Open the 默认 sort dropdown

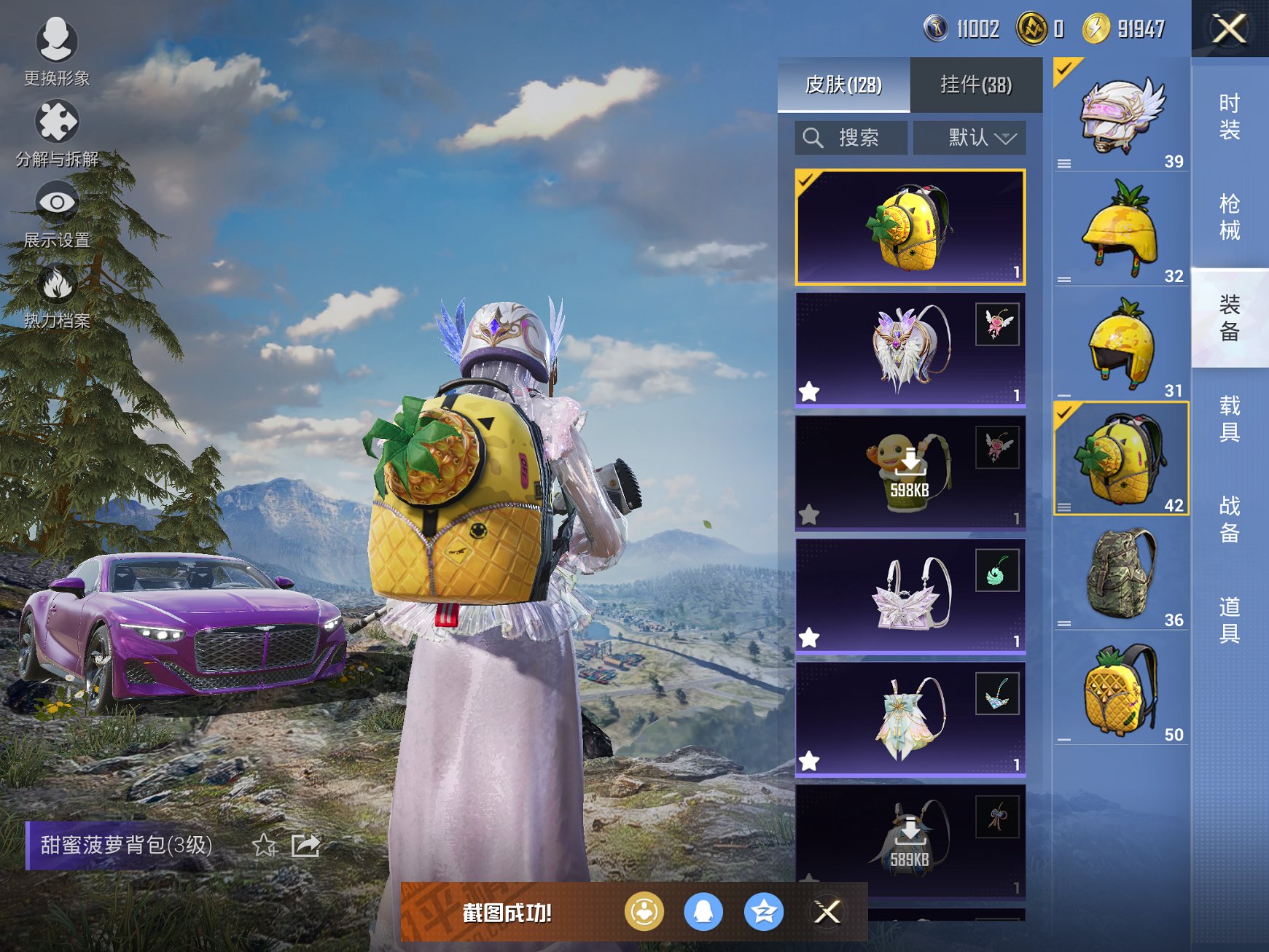pyautogui.click(x=969, y=138)
